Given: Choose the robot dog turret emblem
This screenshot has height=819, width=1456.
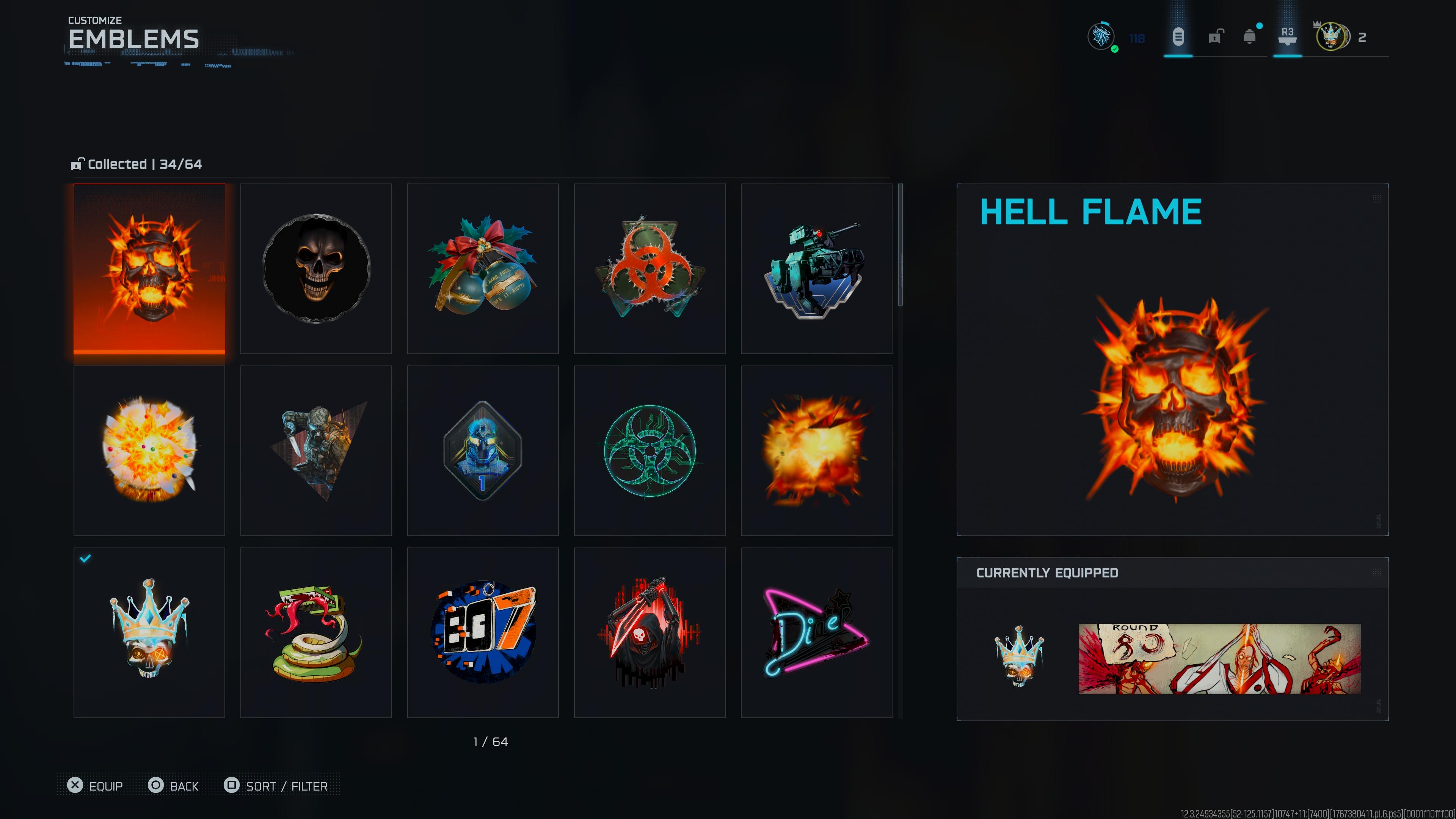Looking at the screenshot, I should pyautogui.click(x=816, y=268).
